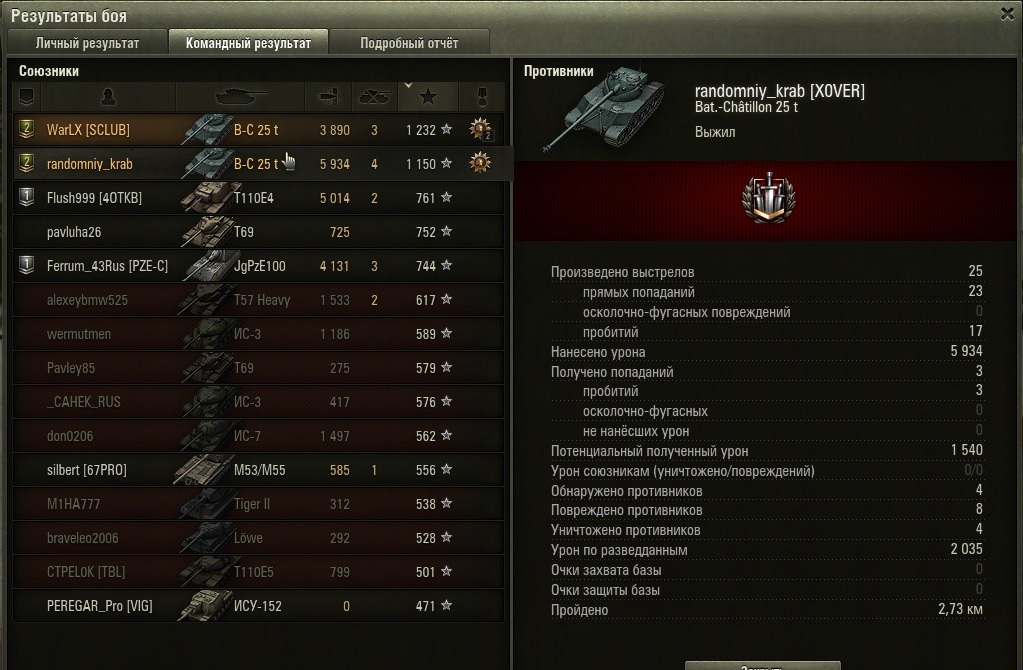
Task: Close the battle results window
Action: coord(1007,13)
